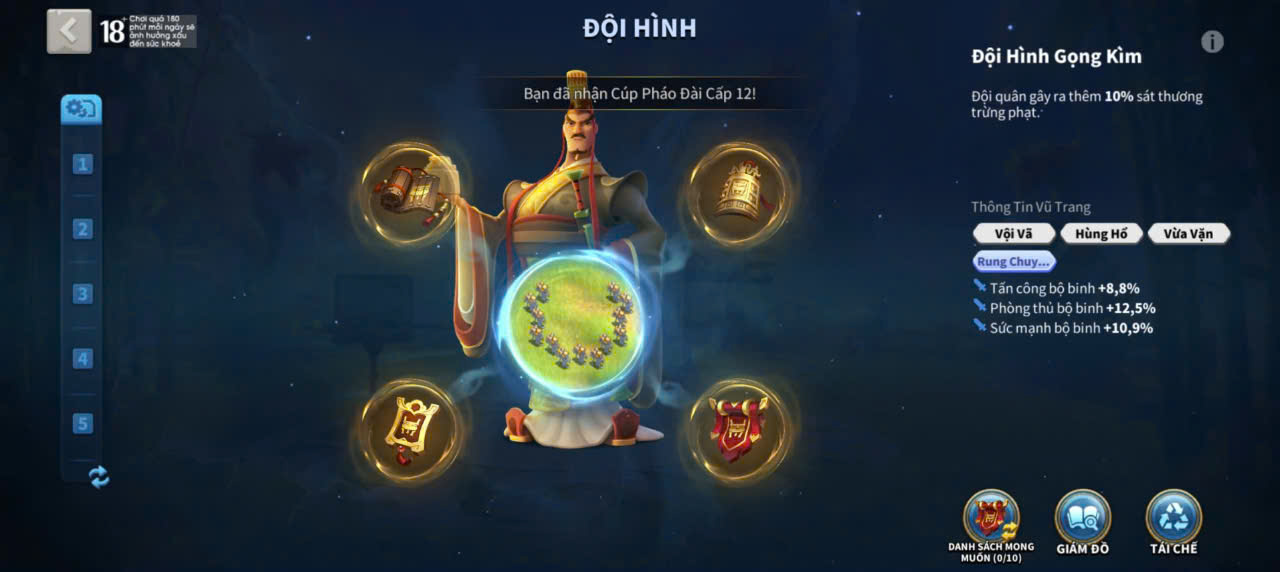Choose formation preset 3
Viewport: 1280px width, 572px height.
click(x=82, y=294)
